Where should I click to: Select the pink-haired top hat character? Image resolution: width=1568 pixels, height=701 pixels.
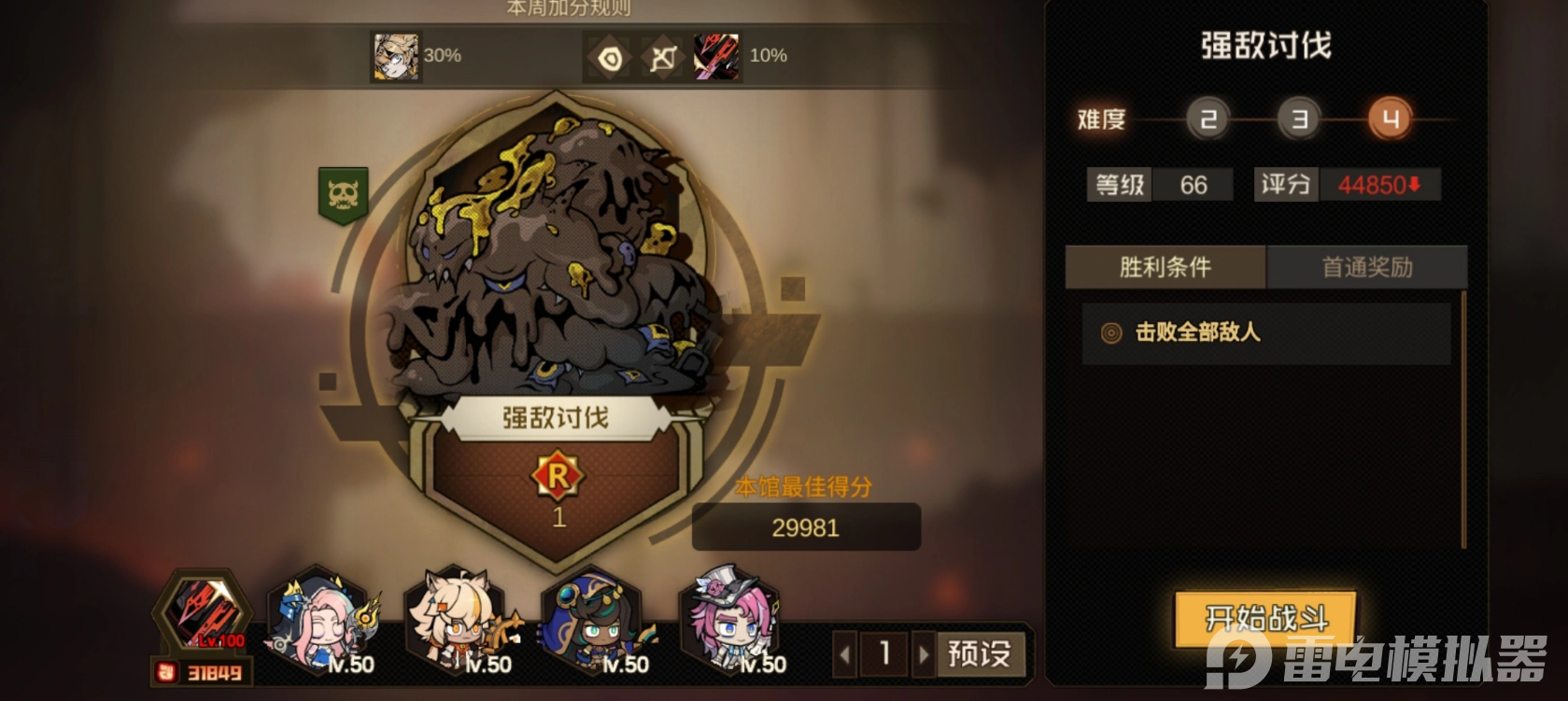pos(735,621)
